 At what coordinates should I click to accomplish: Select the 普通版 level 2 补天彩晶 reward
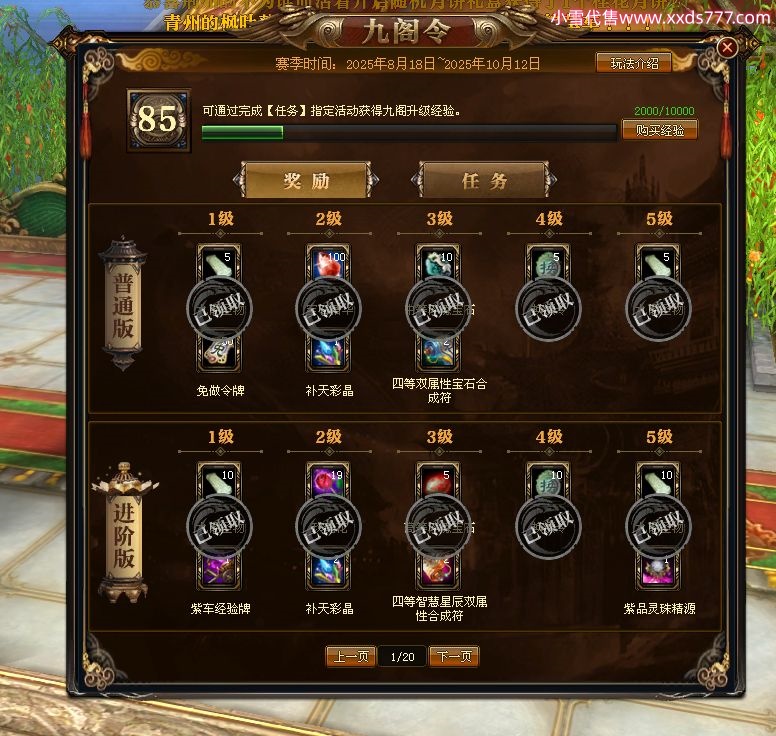(x=328, y=309)
